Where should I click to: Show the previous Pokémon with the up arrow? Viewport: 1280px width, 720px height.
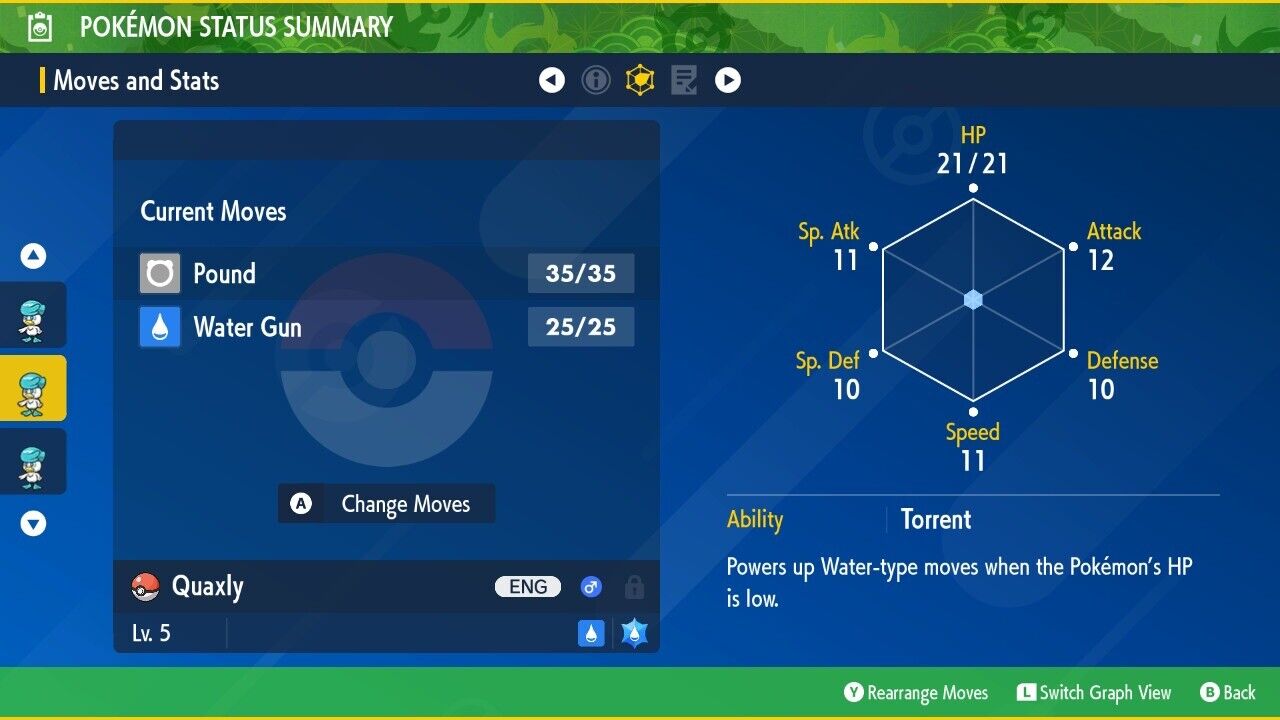[x=33, y=256]
